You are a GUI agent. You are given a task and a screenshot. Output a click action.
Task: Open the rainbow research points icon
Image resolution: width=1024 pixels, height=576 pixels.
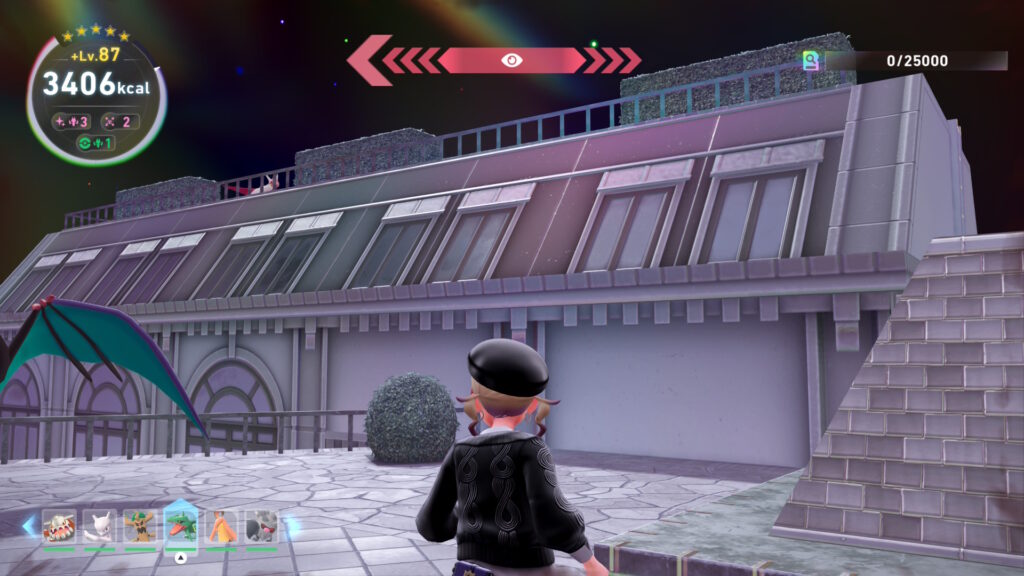click(812, 61)
